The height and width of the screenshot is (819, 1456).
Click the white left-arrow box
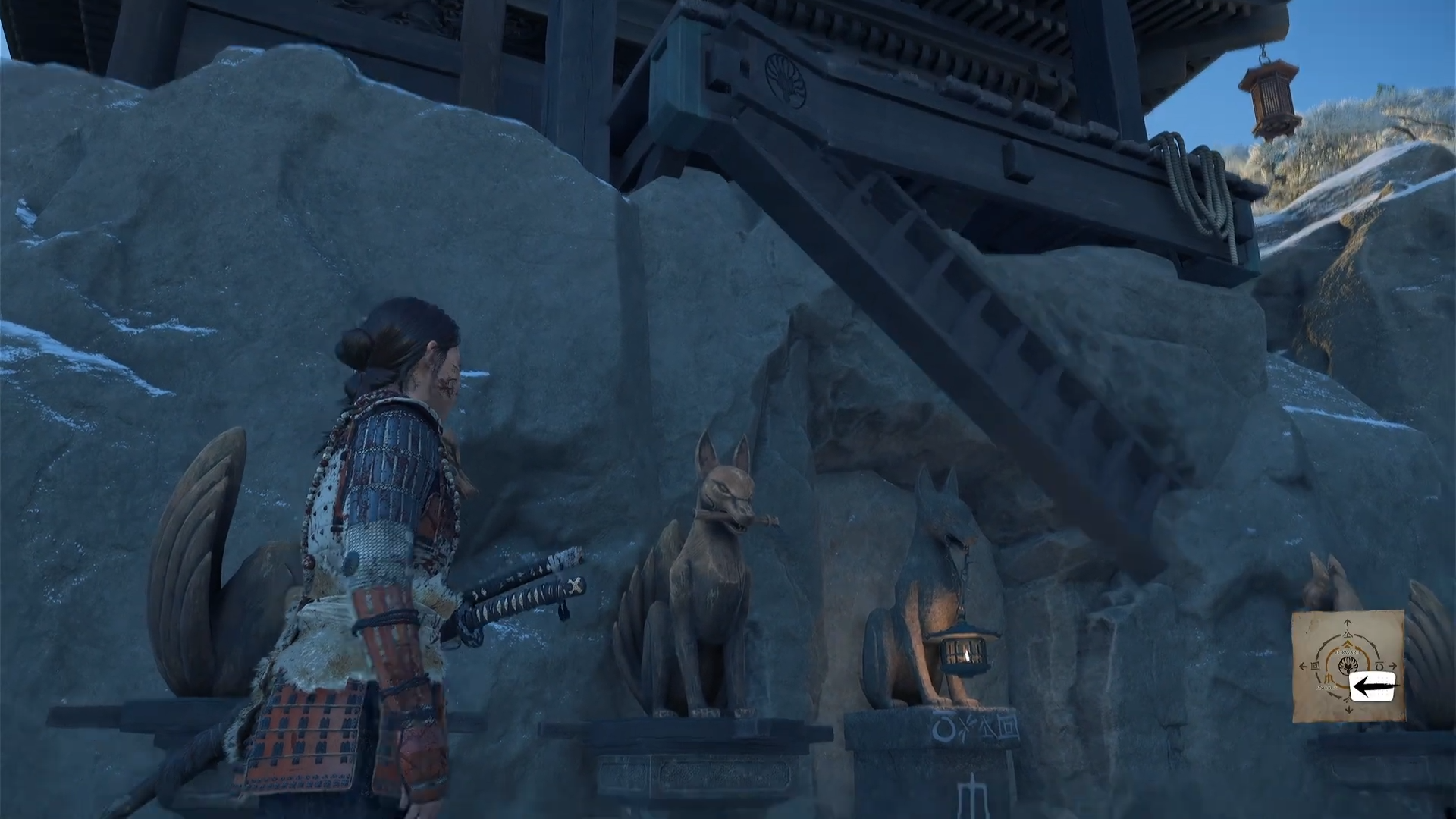point(1373,687)
